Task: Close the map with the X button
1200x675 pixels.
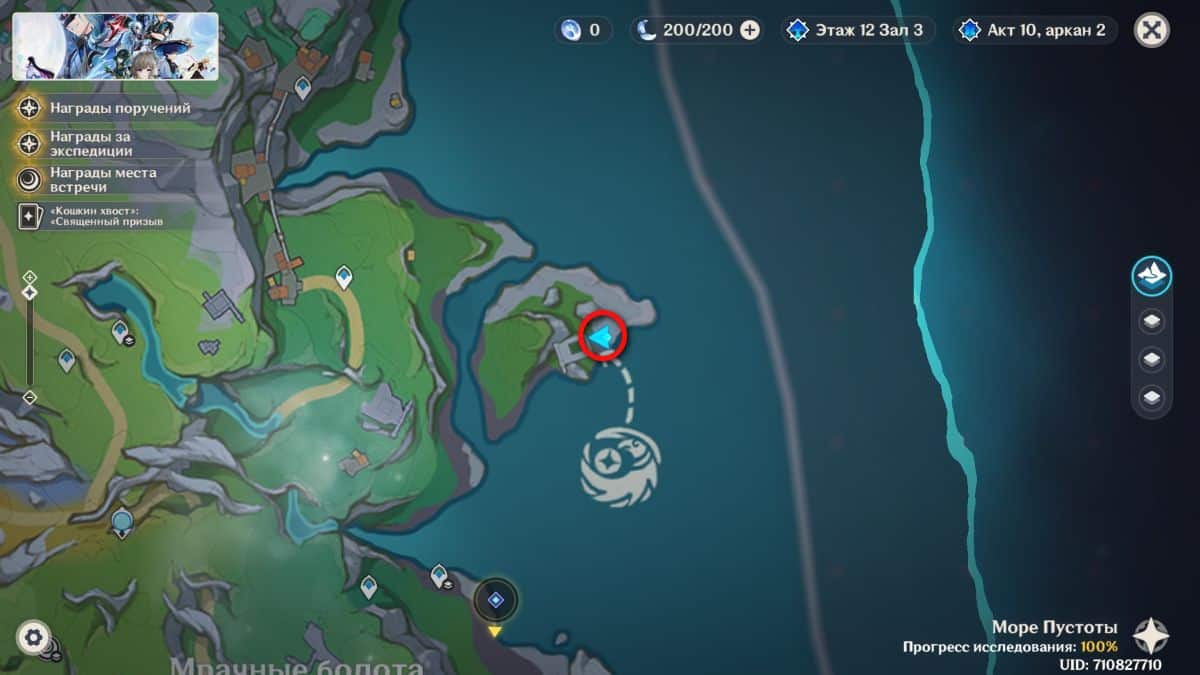Action: pos(1152,30)
